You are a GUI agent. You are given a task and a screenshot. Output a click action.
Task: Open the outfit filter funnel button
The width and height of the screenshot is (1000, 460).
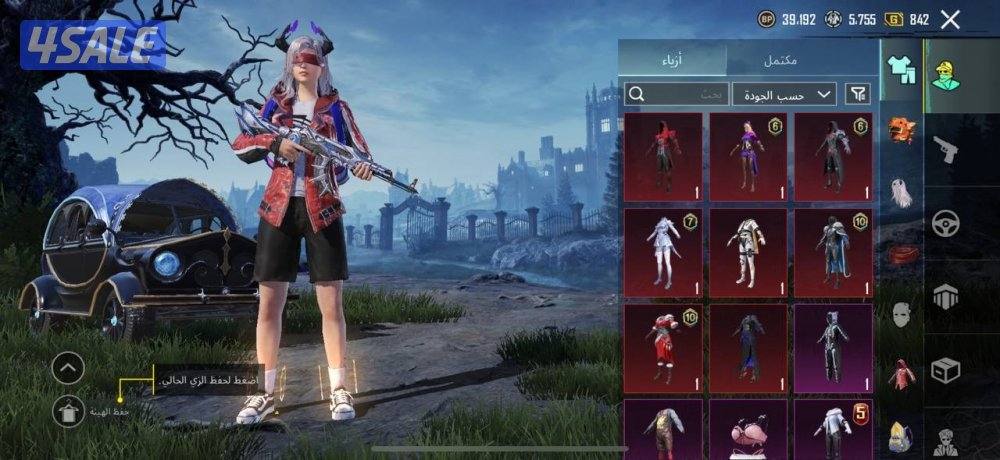tap(857, 94)
